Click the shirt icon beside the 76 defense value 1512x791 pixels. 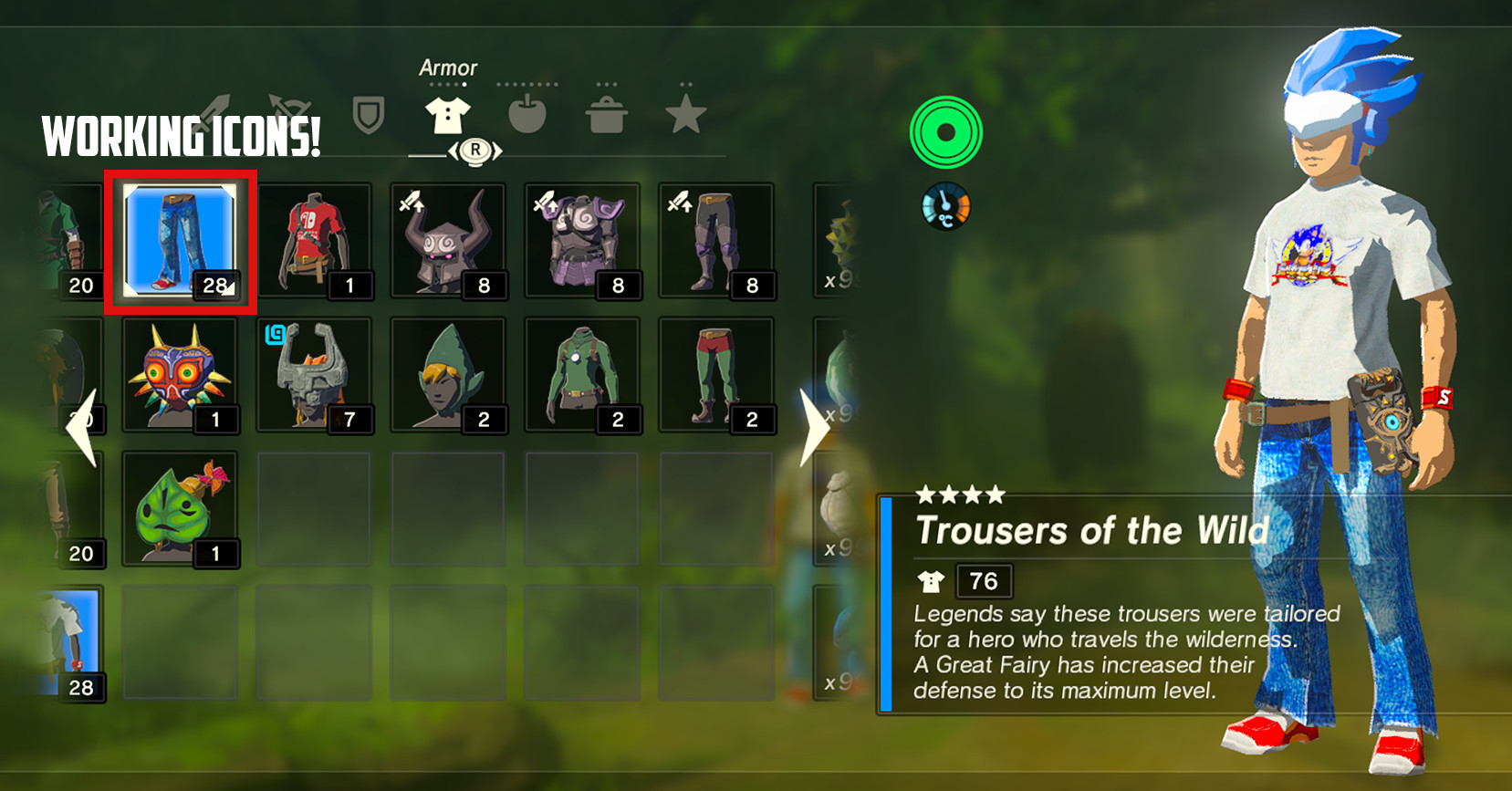click(931, 581)
